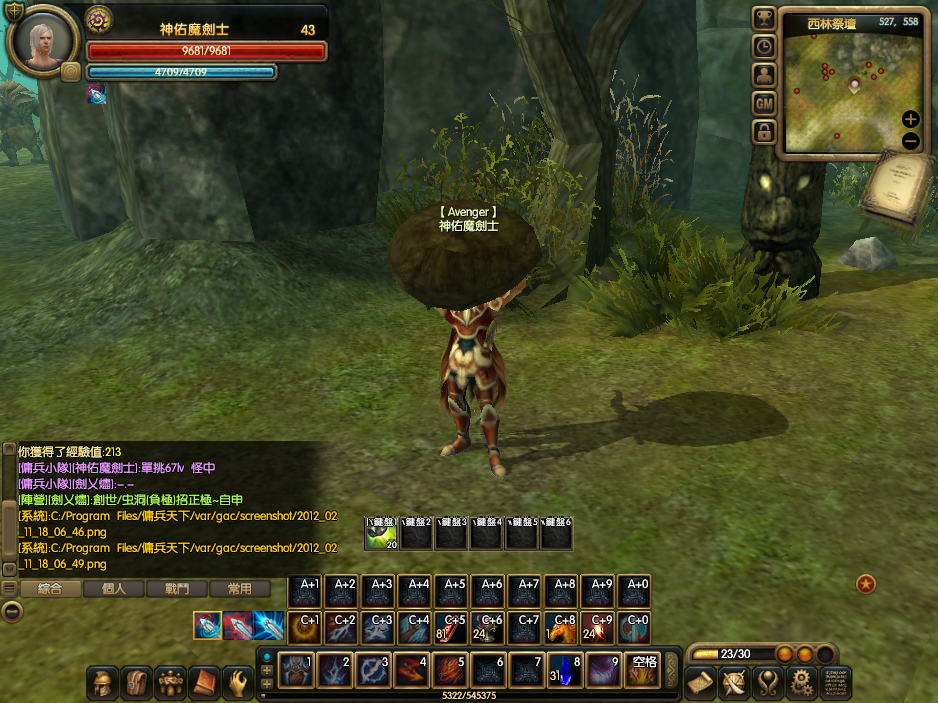Toggle the padlock icon beside the minimap
Screen dimensions: 938x703
[x=764, y=132]
